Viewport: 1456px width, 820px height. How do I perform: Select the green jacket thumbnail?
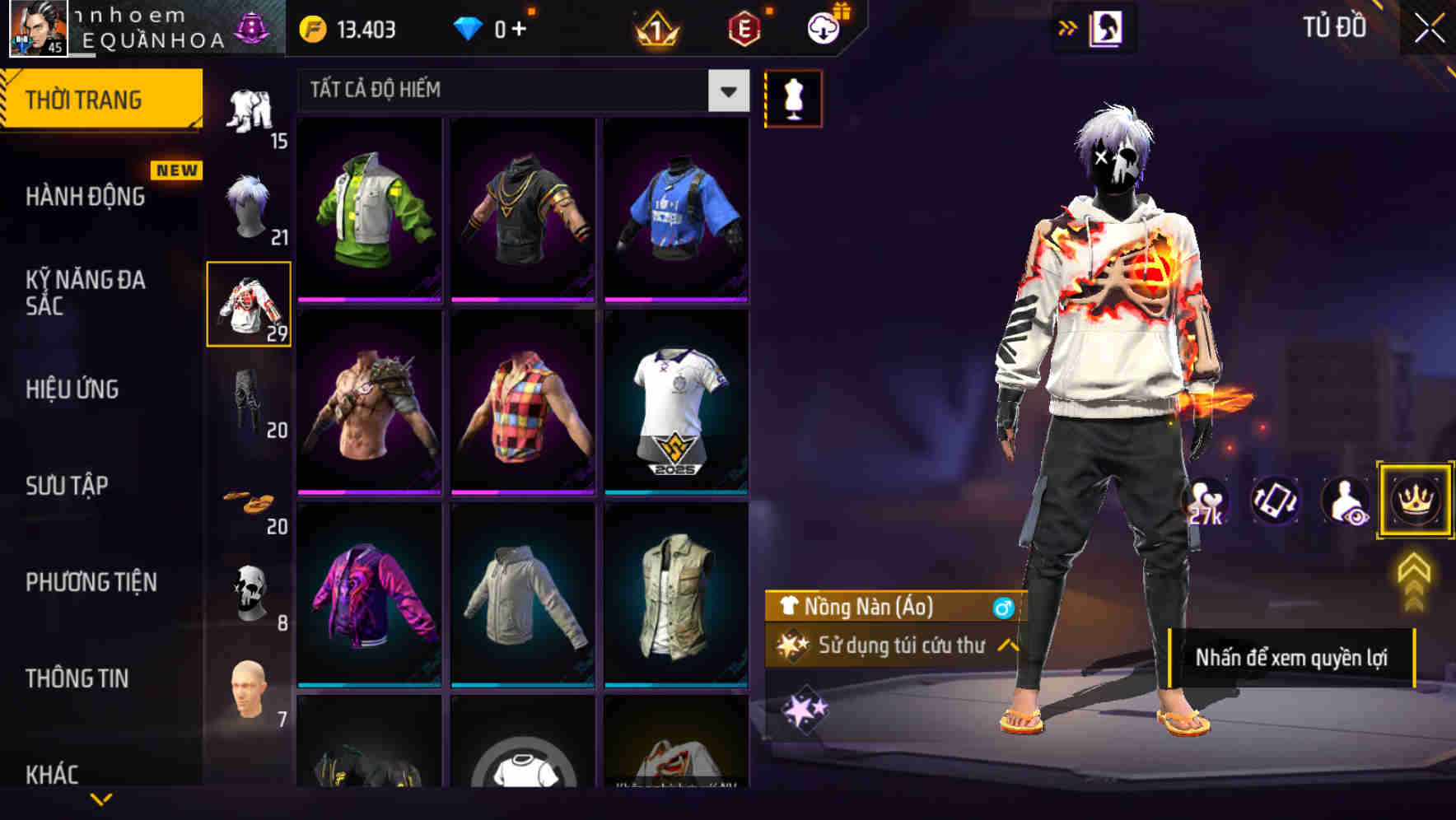pos(371,210)
